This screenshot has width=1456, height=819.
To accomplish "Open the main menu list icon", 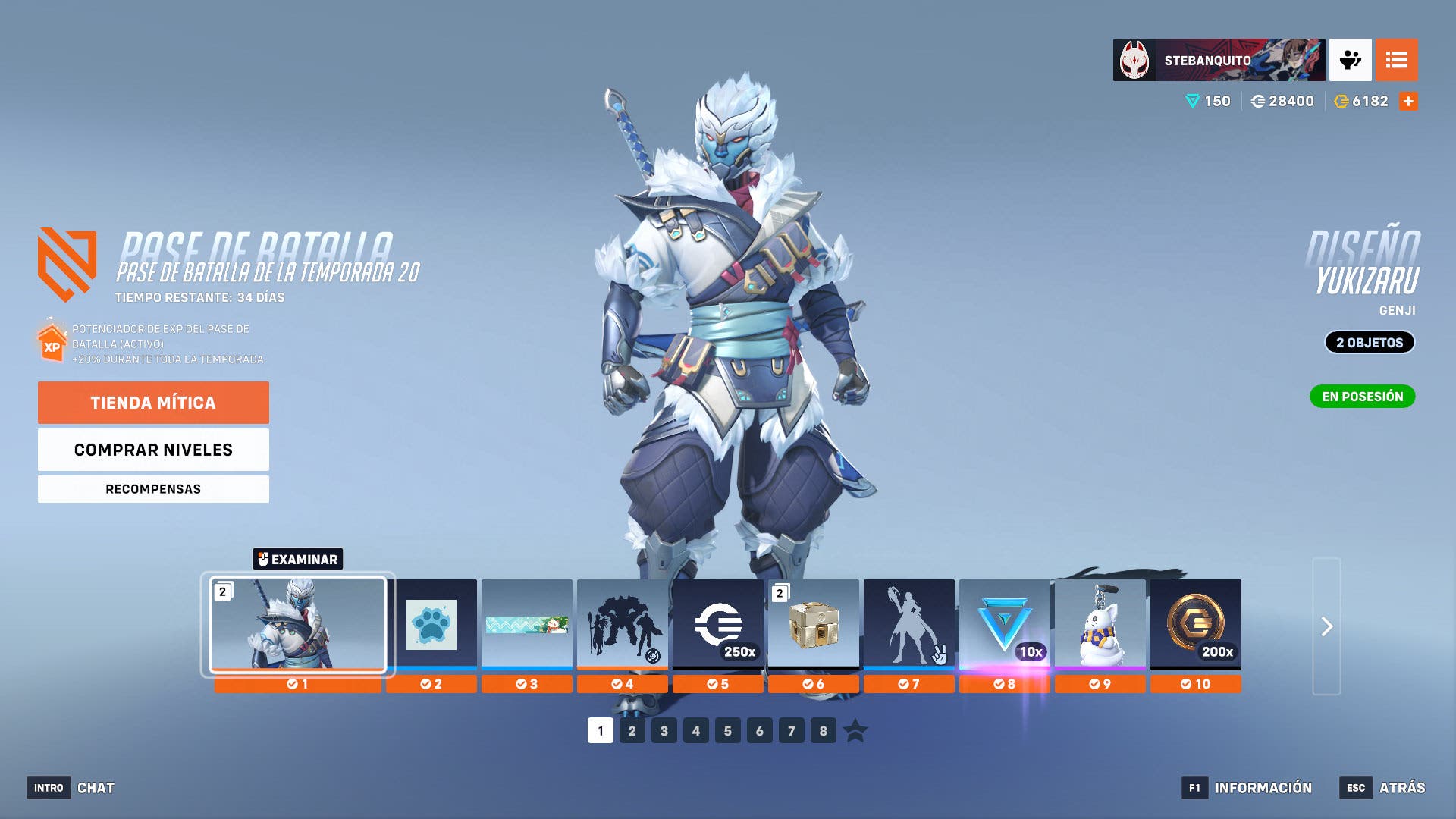I will (x=1398, y=60).
